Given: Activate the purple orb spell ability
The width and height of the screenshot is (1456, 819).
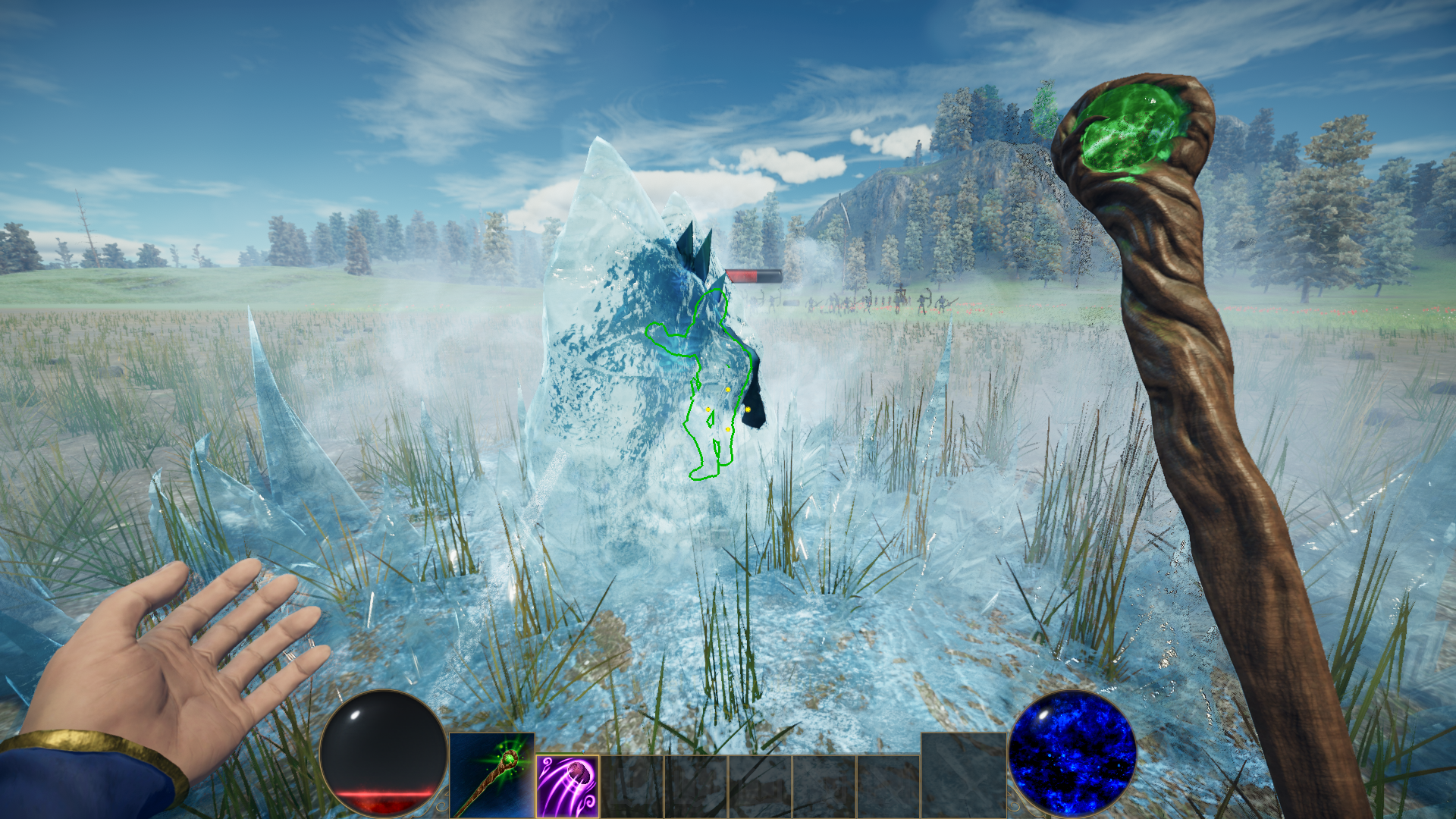Looking at the screenshot, I should (567, 786).
